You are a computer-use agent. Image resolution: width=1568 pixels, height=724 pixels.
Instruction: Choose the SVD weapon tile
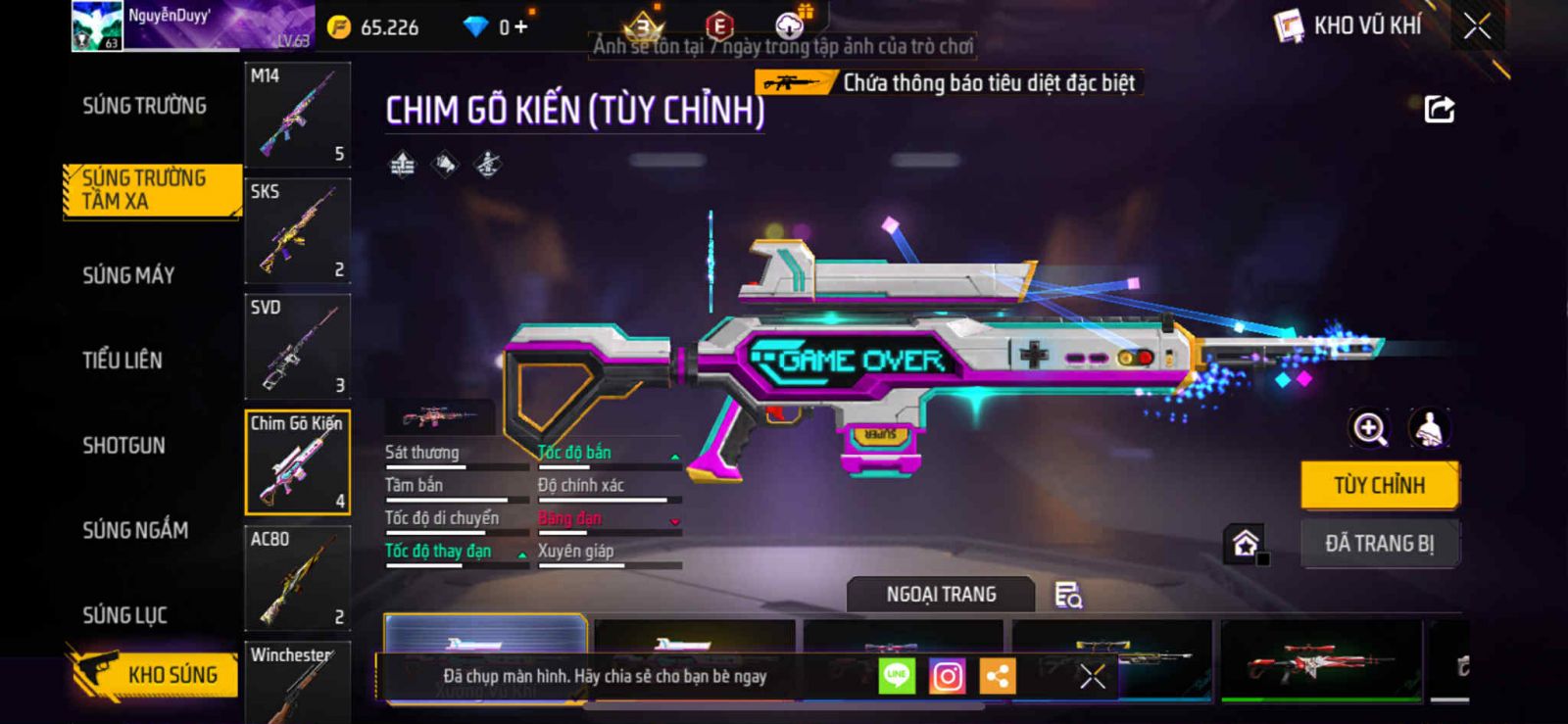point(297,346)
